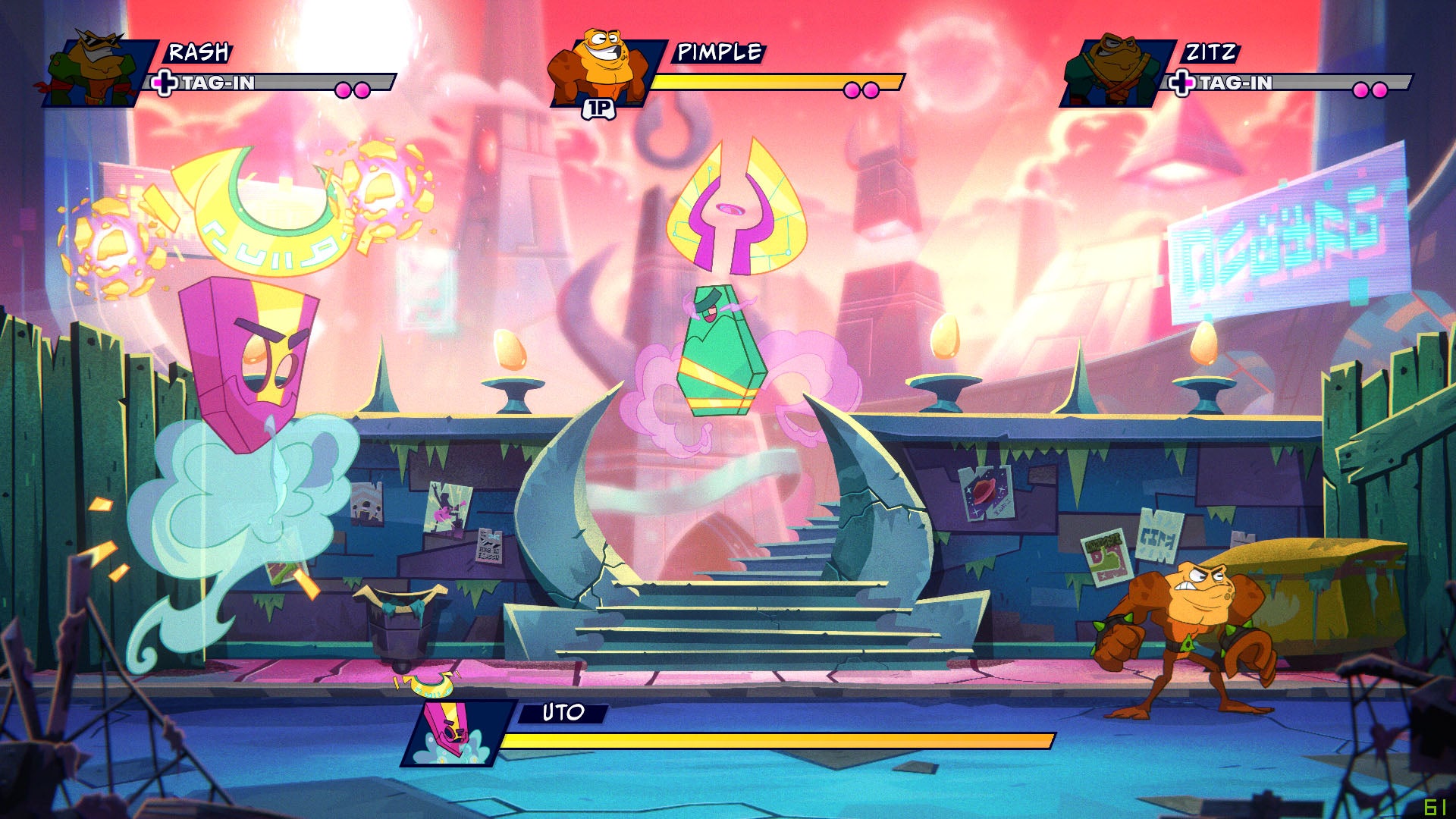
Task: Choose Zitz's character portrait
Action: point(1112,70)
